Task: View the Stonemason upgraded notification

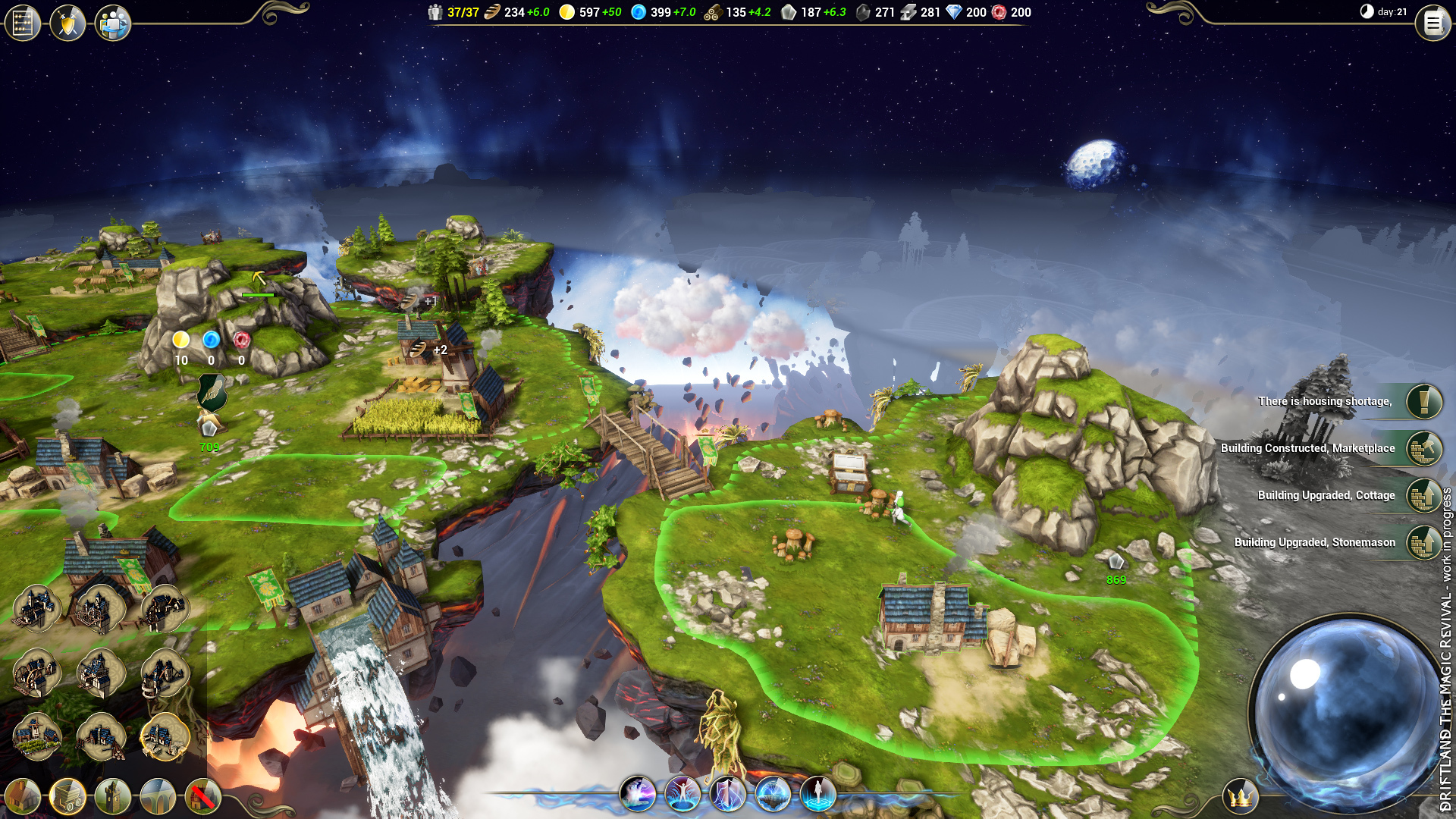Action: (x=1423, y=542)
